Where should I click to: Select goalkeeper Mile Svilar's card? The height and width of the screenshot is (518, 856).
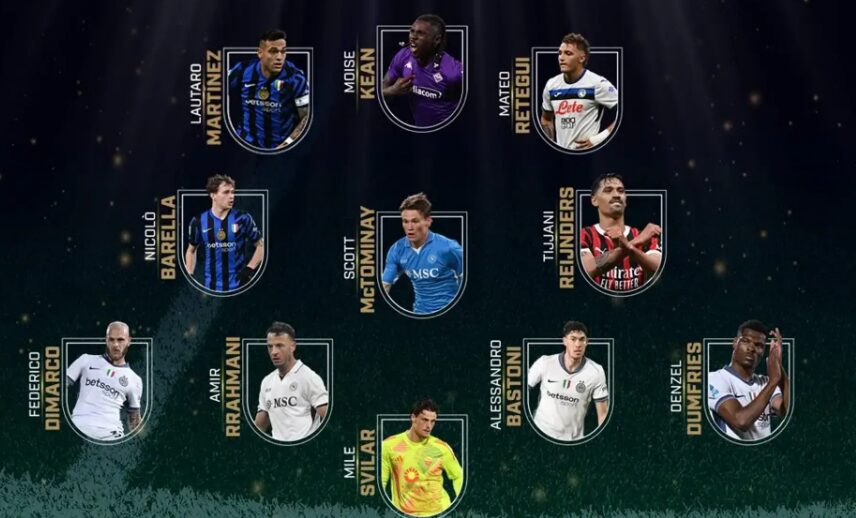[422, 462]
